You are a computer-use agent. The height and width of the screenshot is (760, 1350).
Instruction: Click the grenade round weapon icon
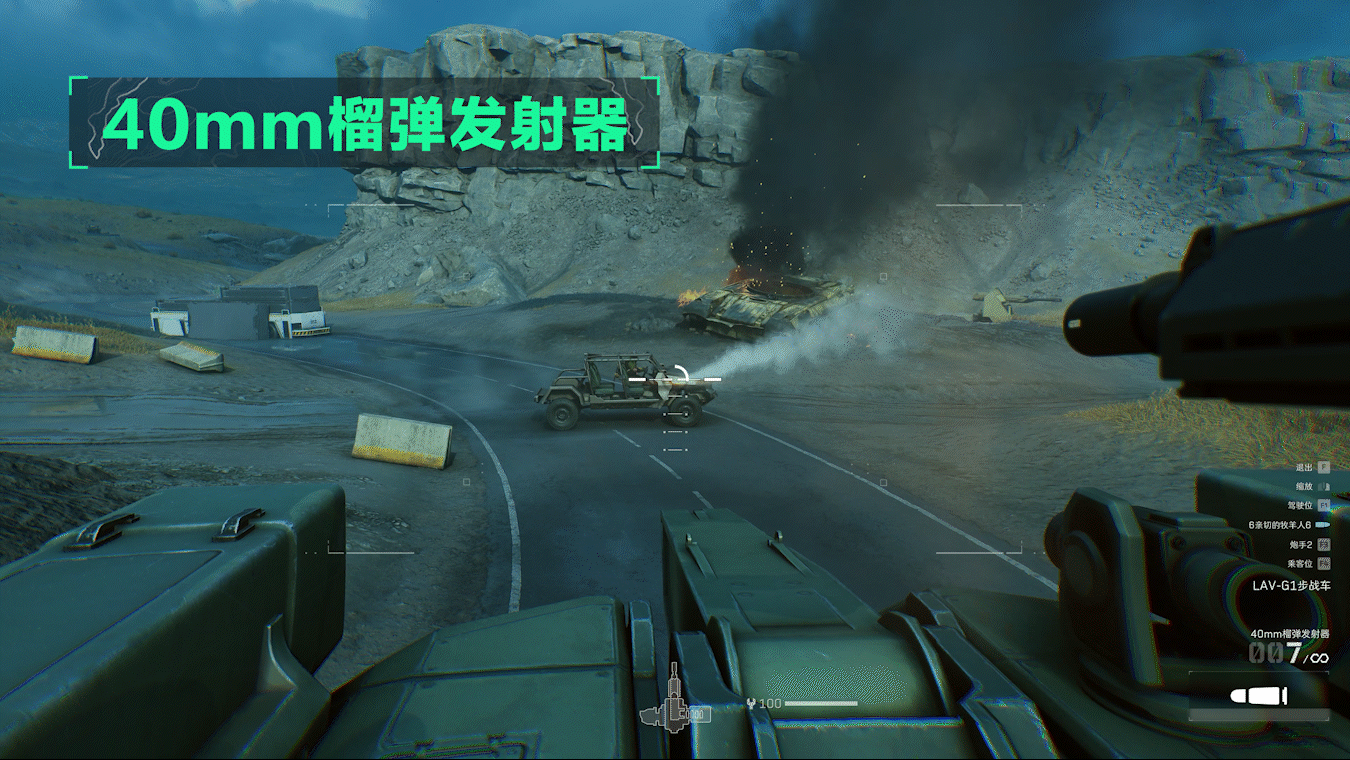click(1258, 696)
